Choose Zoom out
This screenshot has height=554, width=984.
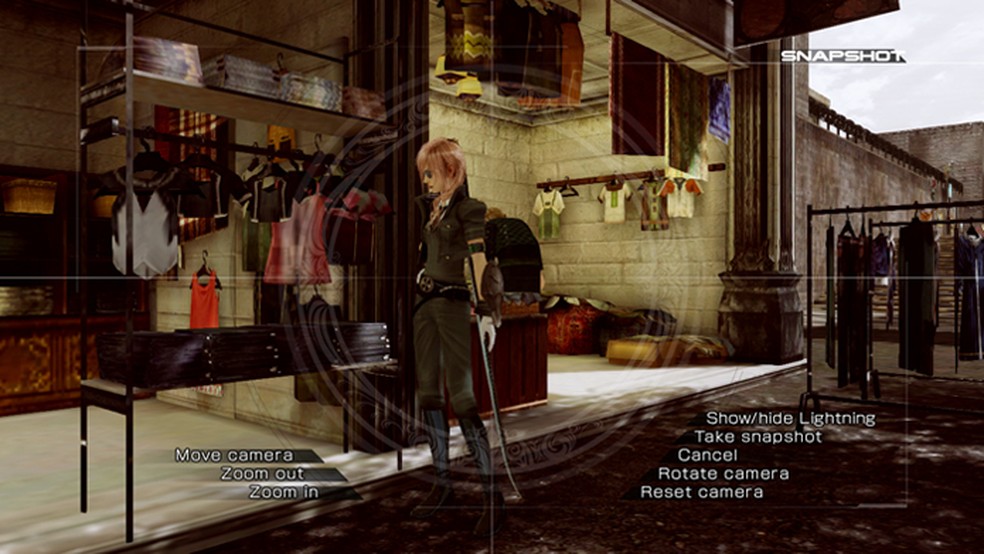pos(263,474)
